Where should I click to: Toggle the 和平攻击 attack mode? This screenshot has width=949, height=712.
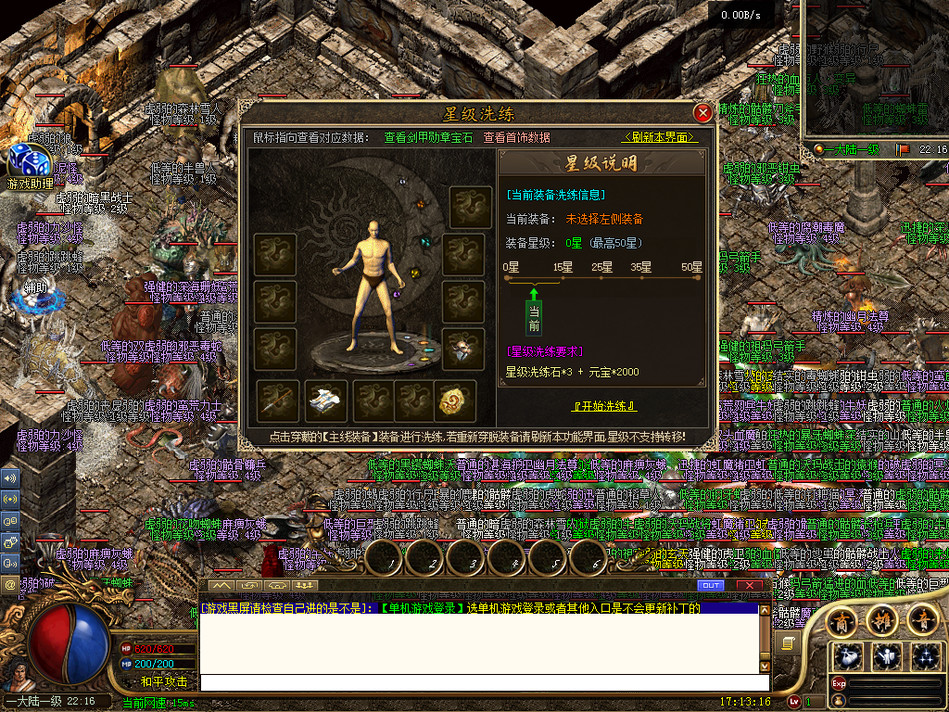[163, 683]
